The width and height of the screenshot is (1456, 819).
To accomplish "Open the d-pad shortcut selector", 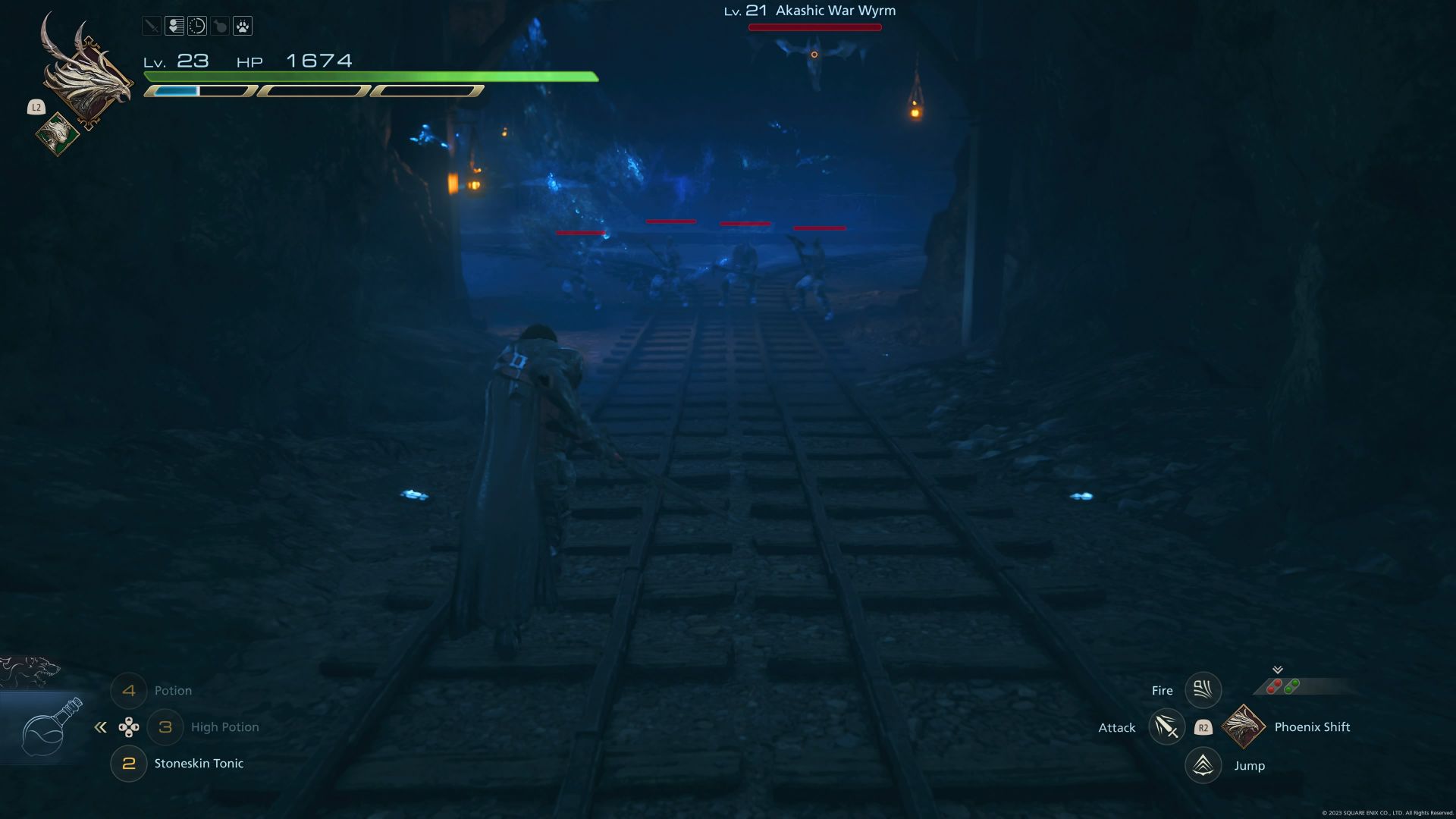I will click(130, 726).
